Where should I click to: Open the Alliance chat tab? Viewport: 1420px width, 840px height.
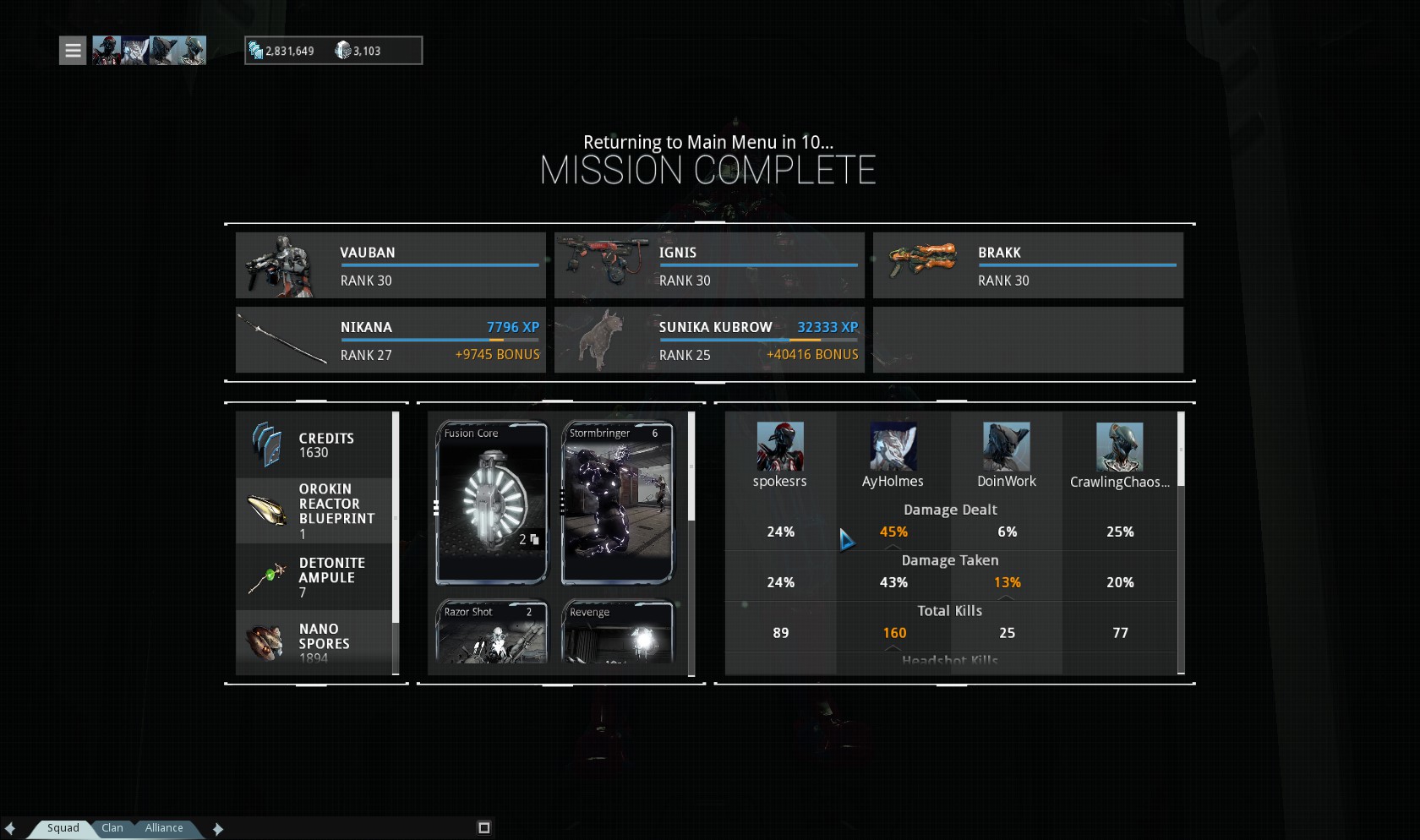[163, 828]
